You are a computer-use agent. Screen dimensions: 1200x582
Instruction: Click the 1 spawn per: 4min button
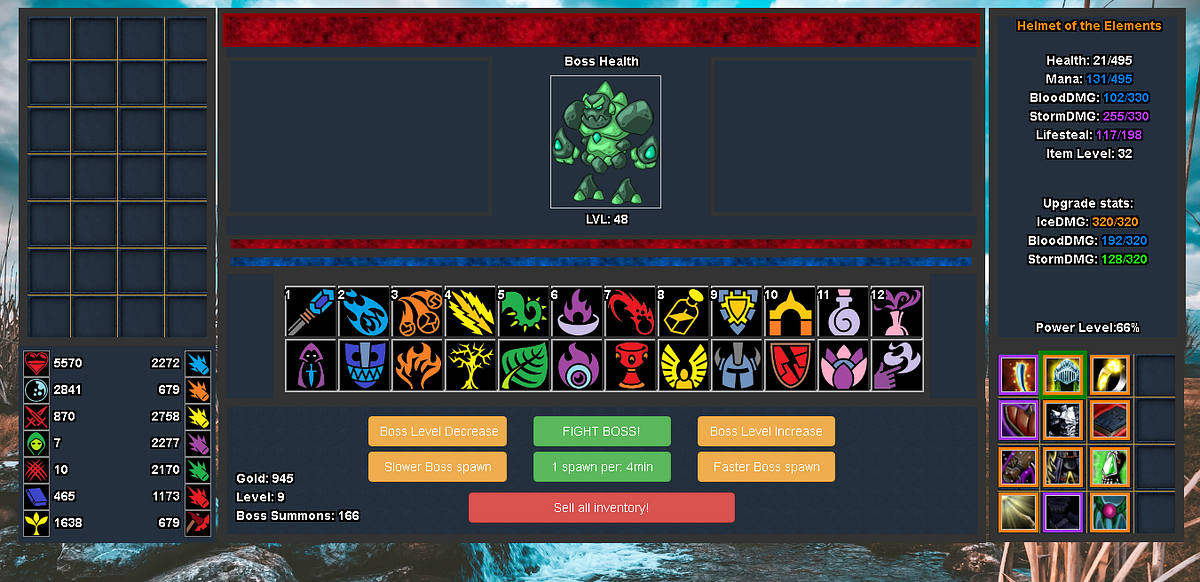tap(601, 466)
